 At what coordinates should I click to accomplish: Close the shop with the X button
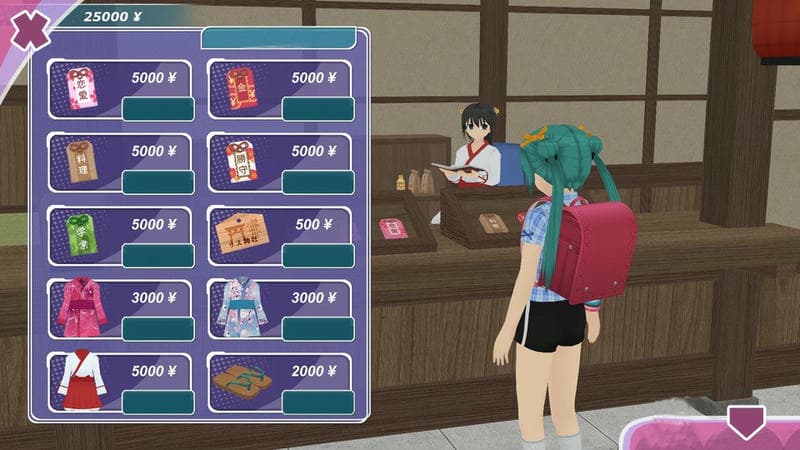pyautogui.click(x=32, y=30)
